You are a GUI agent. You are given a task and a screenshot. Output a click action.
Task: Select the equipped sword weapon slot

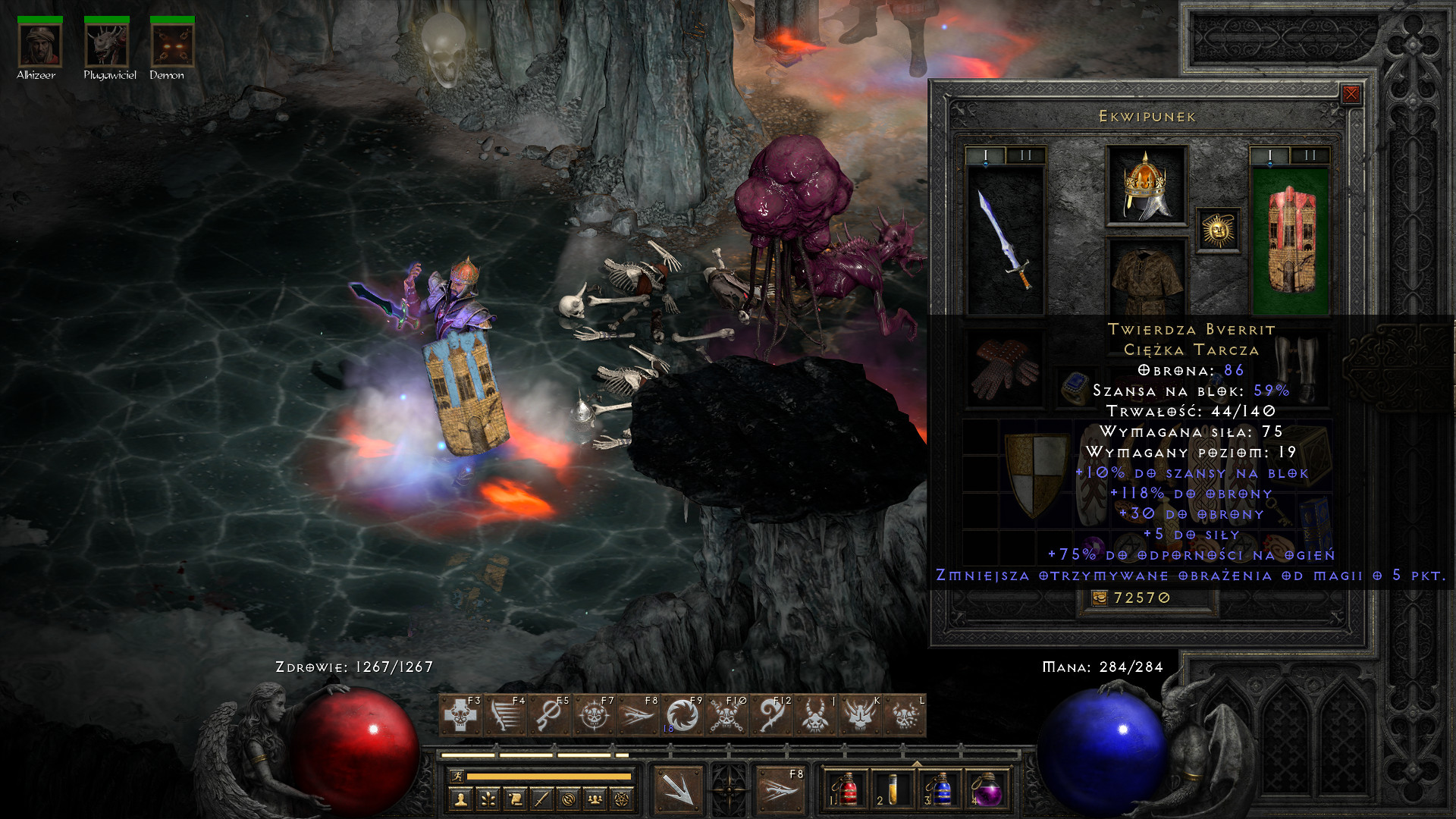1006,239
